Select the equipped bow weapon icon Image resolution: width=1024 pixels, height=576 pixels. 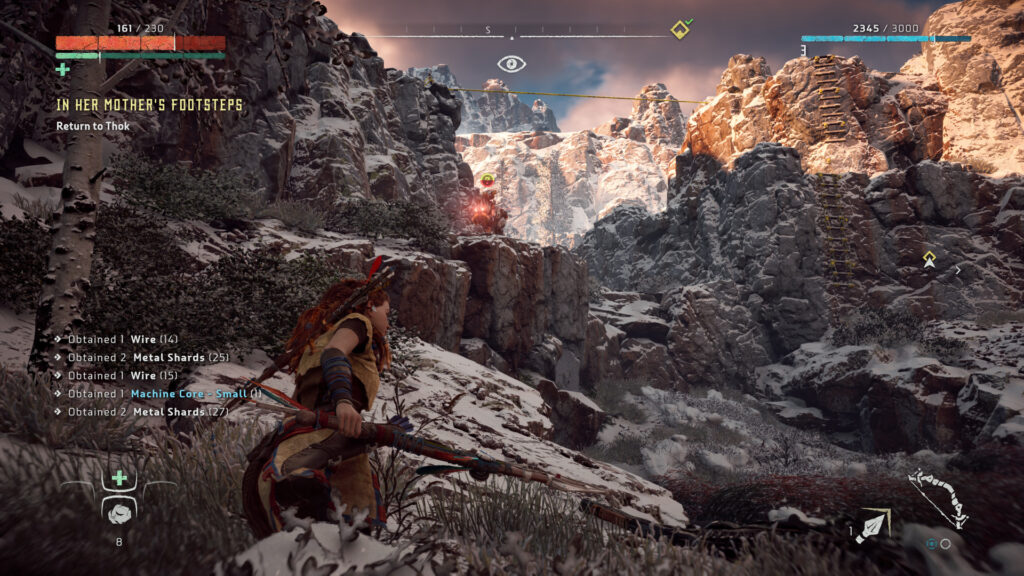937,497
